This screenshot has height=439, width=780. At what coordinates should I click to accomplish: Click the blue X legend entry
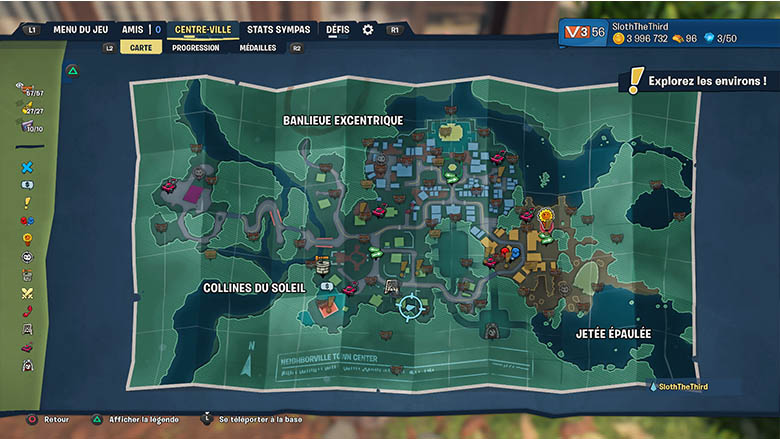[x=27, y=167]
